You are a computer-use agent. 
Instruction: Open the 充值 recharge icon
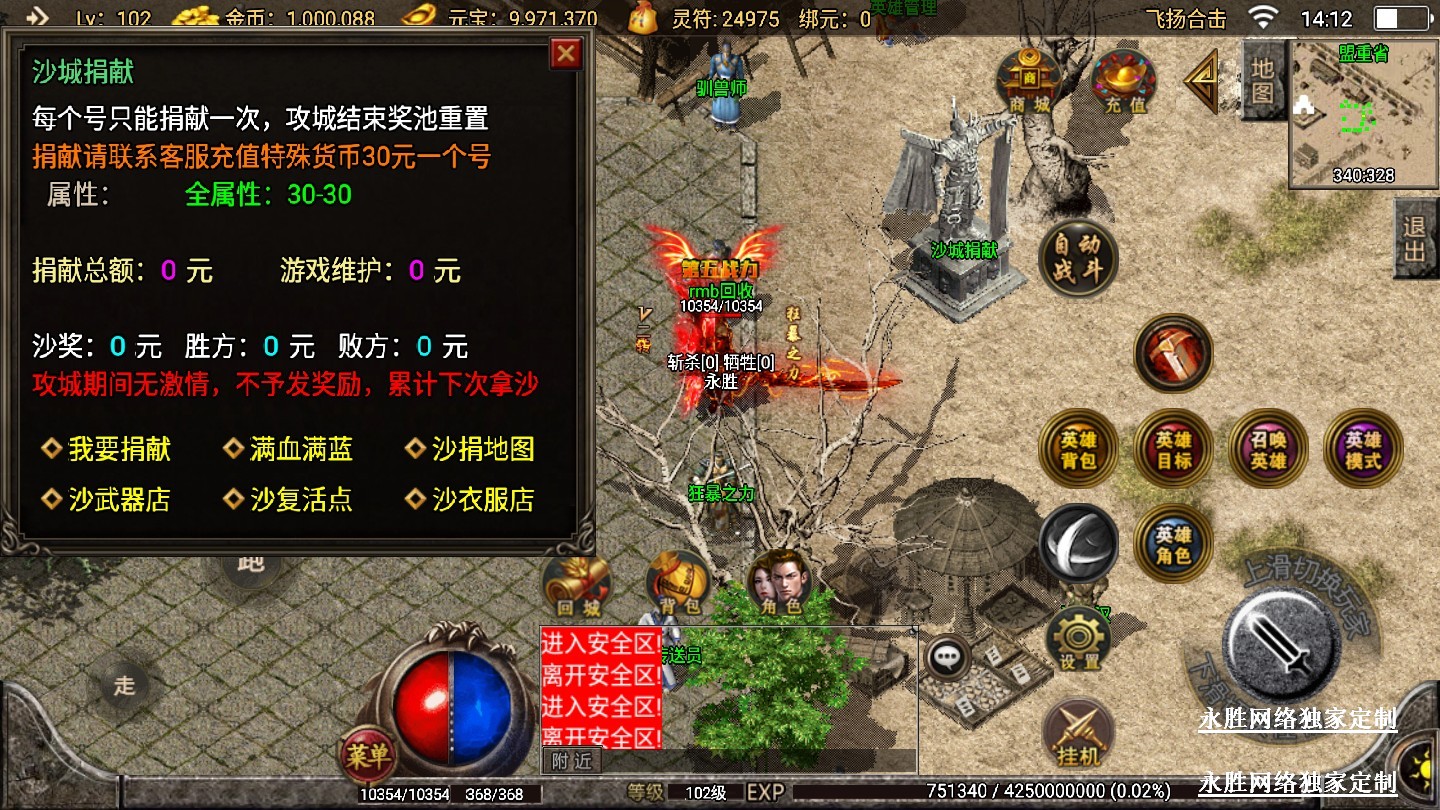pyautogui.click(x=1124, y=80)
